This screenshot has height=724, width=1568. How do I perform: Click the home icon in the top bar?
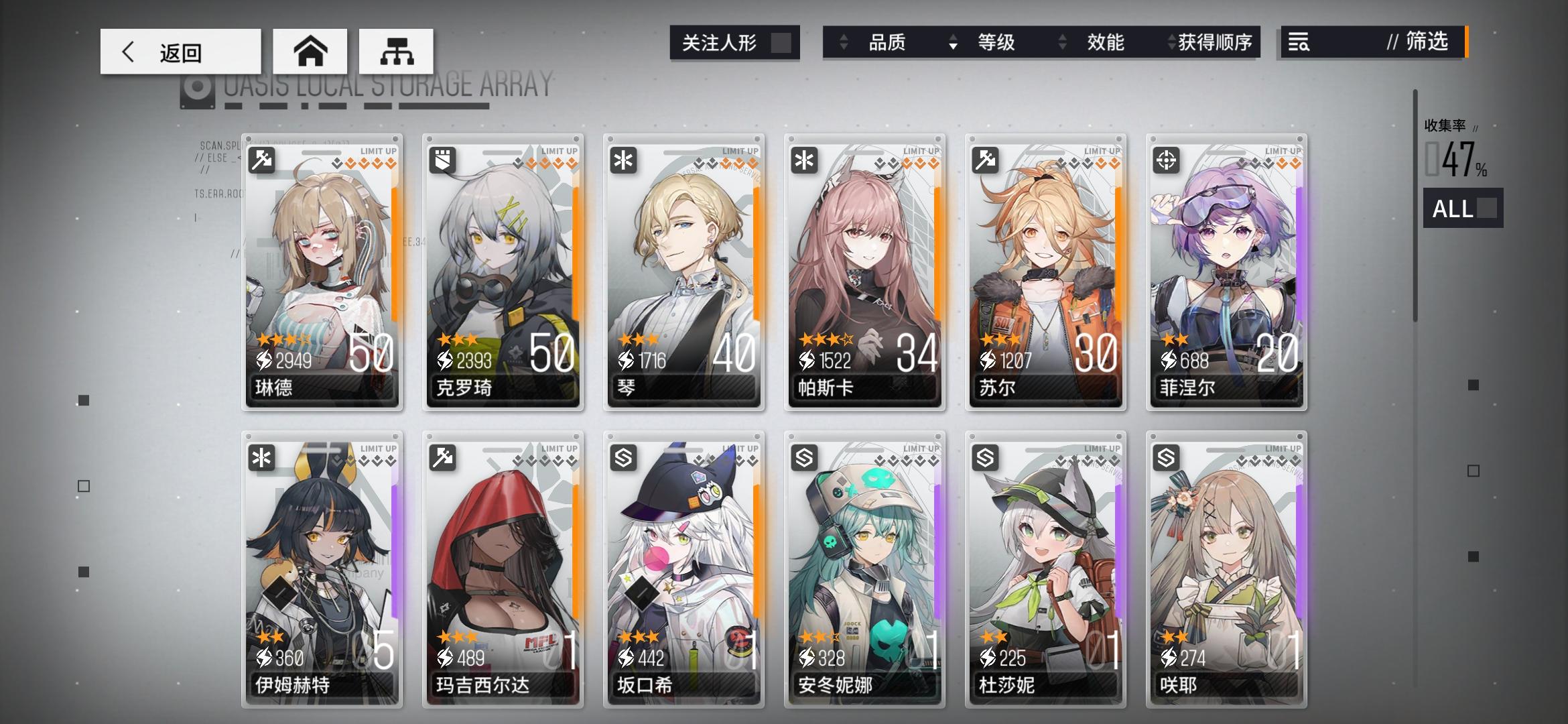pos(311,50)
